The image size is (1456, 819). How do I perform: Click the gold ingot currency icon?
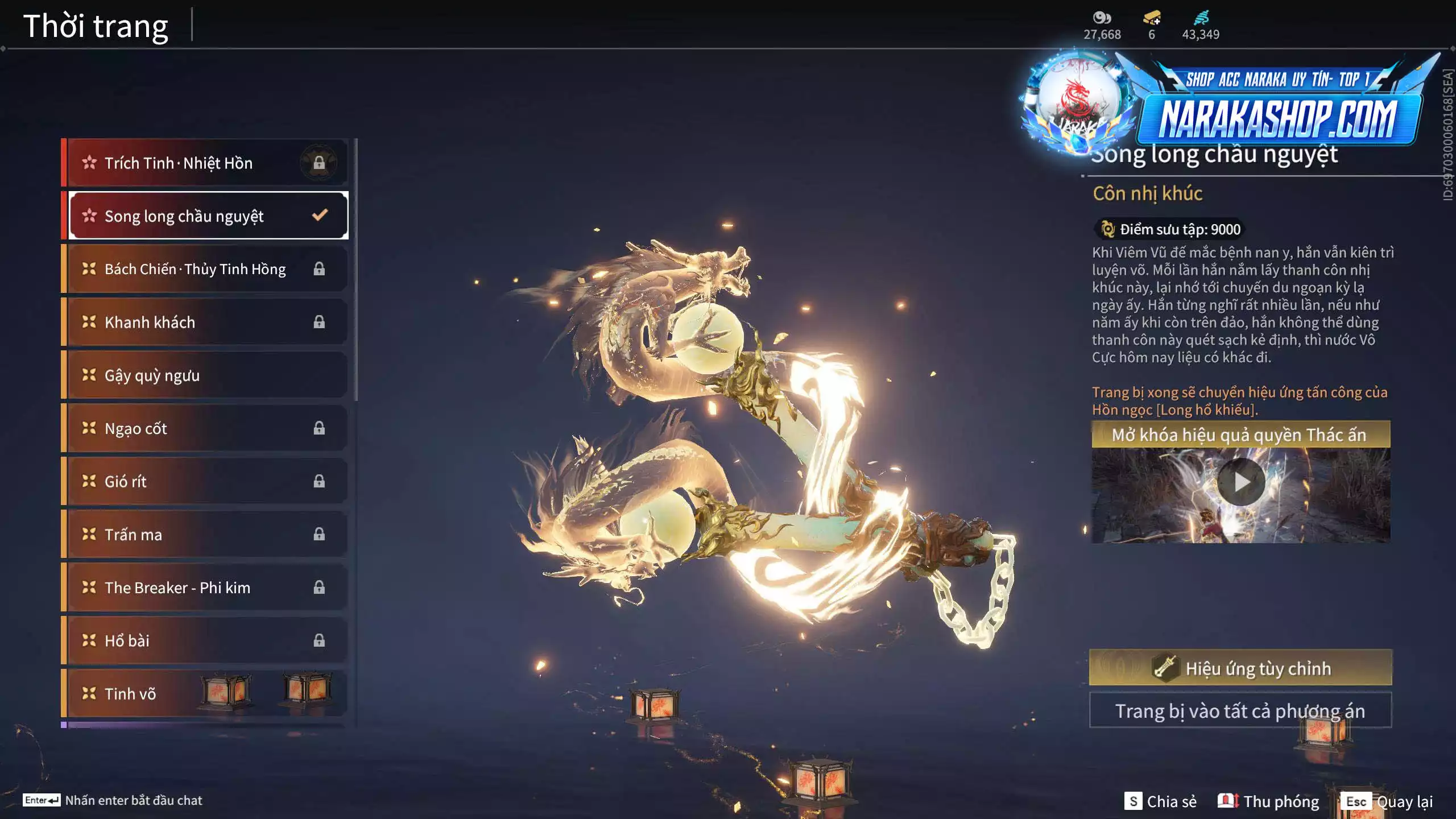pyautogui.click(x=1152, y=18)
